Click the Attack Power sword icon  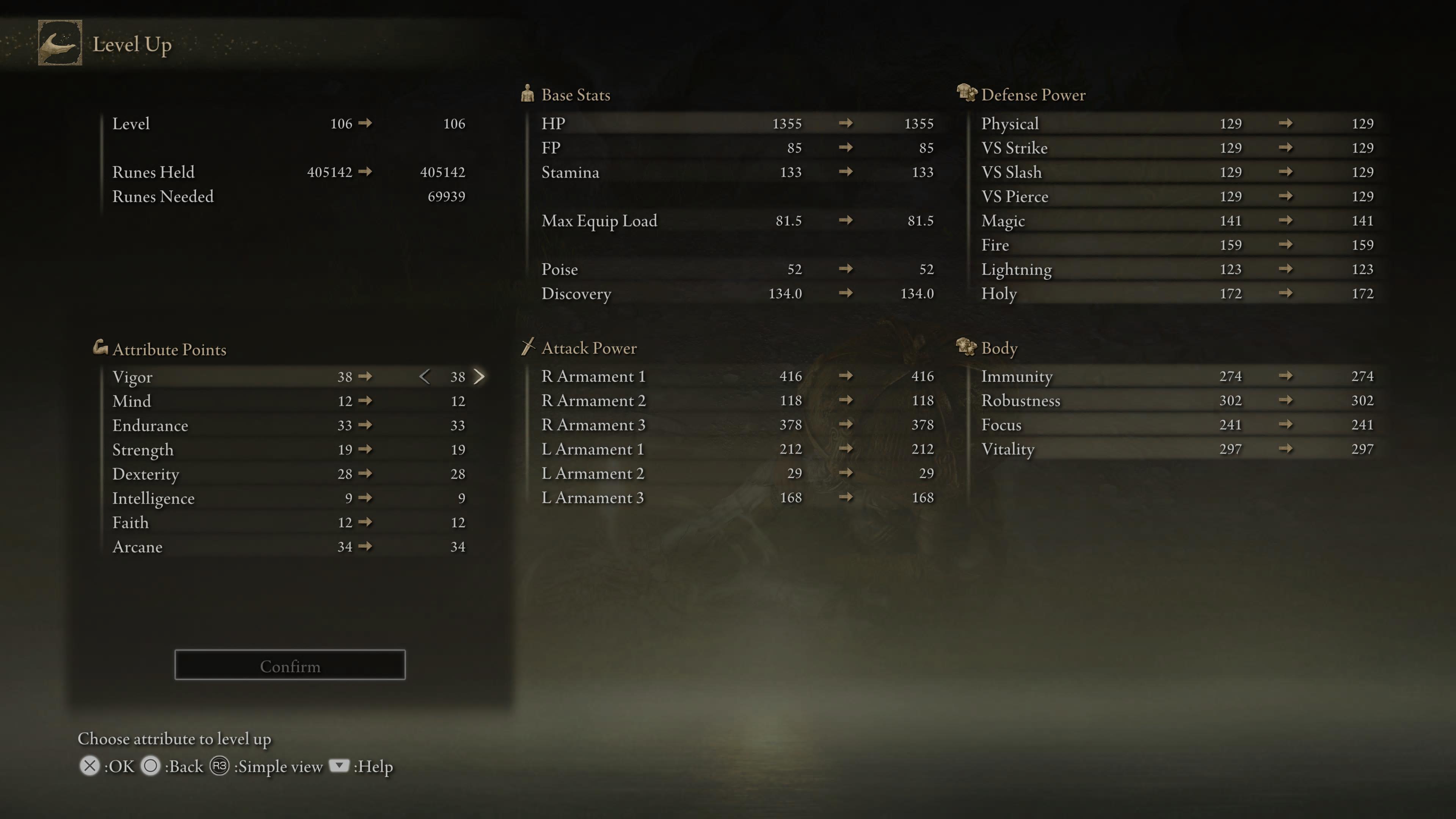point(529,348)
